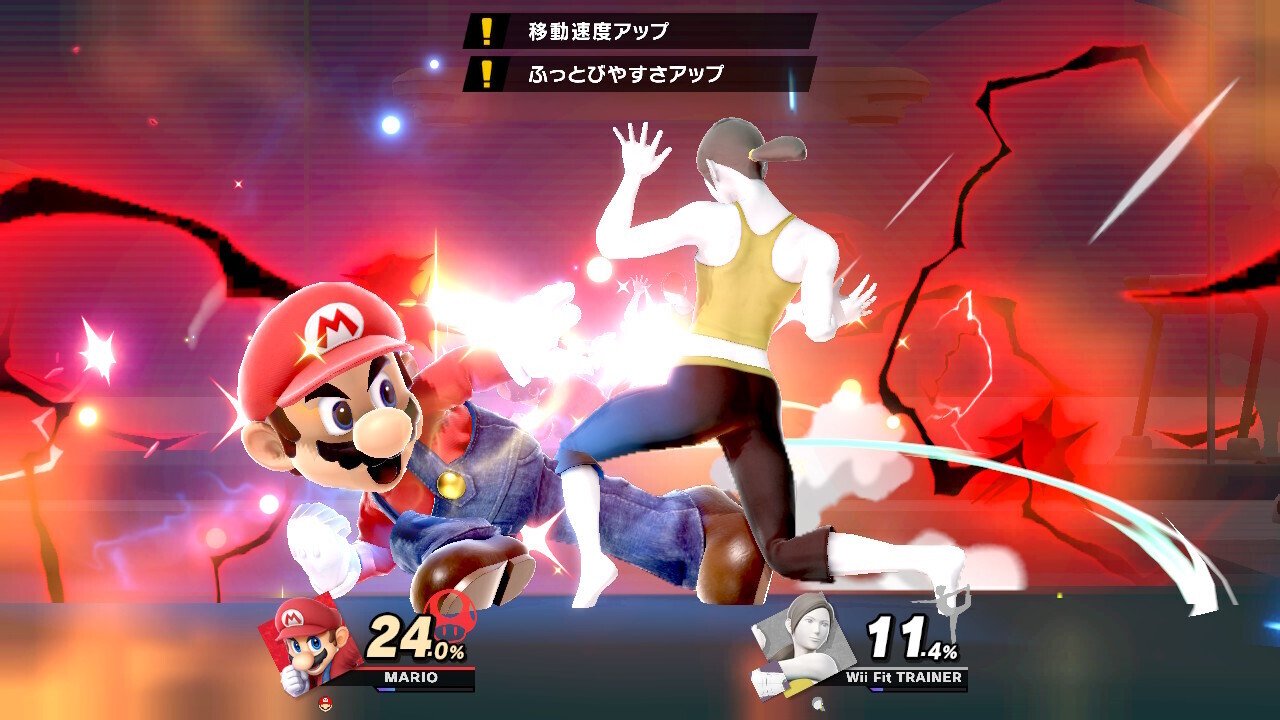Viewport: 1280px width, 720px height.
Task: Click the yellow exclamation icon beside 移動速度アップ
Action: coord(487,29)
